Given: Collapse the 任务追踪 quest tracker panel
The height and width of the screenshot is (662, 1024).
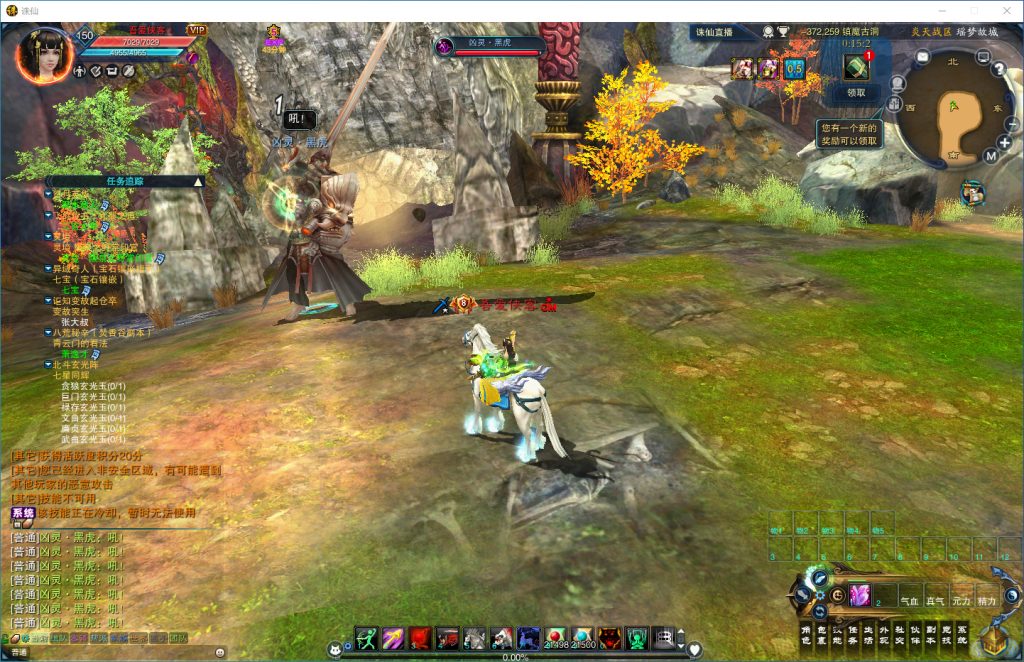Looking at the screenshot, I should point(198,181).
